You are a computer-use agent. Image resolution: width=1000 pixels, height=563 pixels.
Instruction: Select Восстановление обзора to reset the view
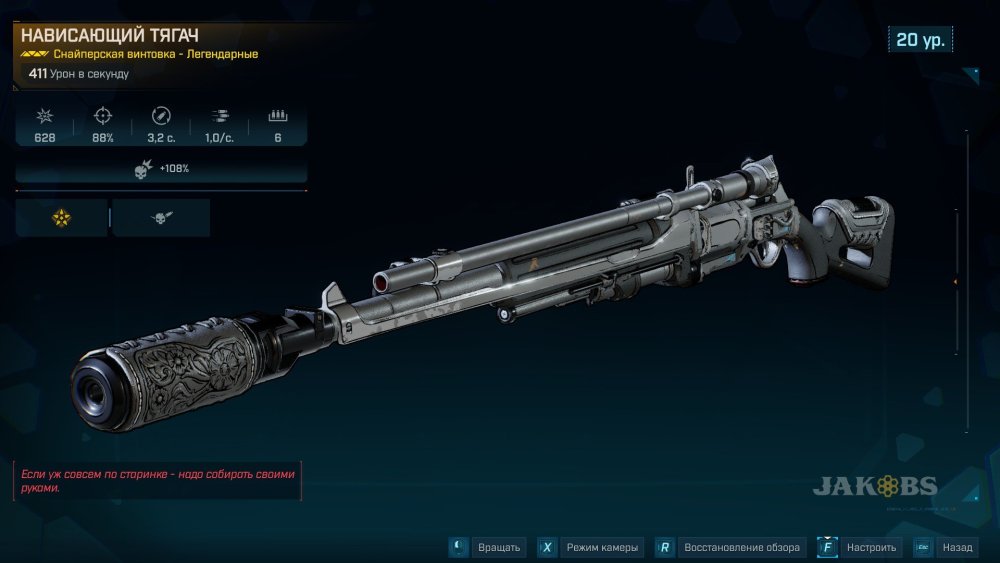(731, 547)
